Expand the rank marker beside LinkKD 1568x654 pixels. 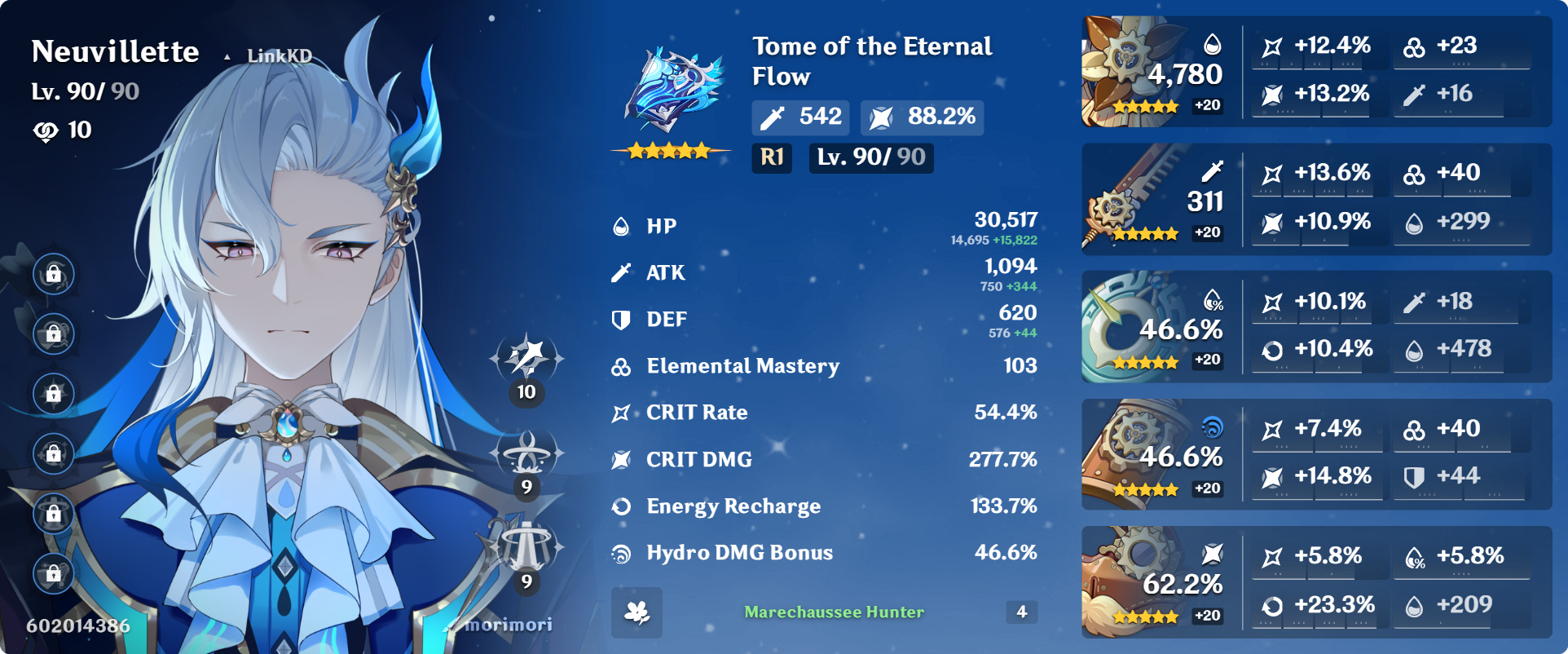(x=226, y=55)
